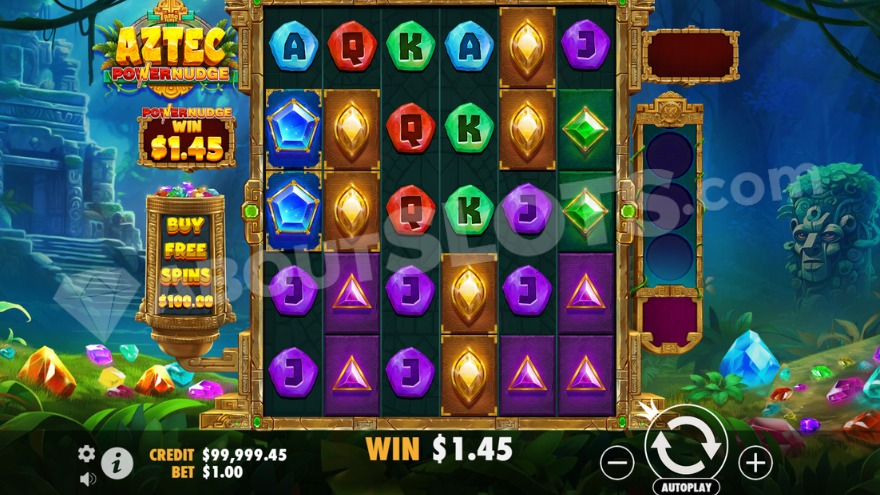Viewport: 880px width, 495px height.
Task: Show game information via the i button
Action: (x=117, y=462)
